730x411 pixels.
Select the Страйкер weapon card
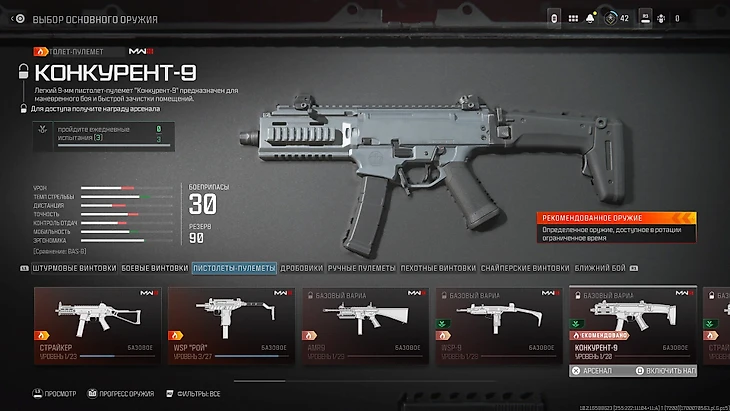[97, 324]
